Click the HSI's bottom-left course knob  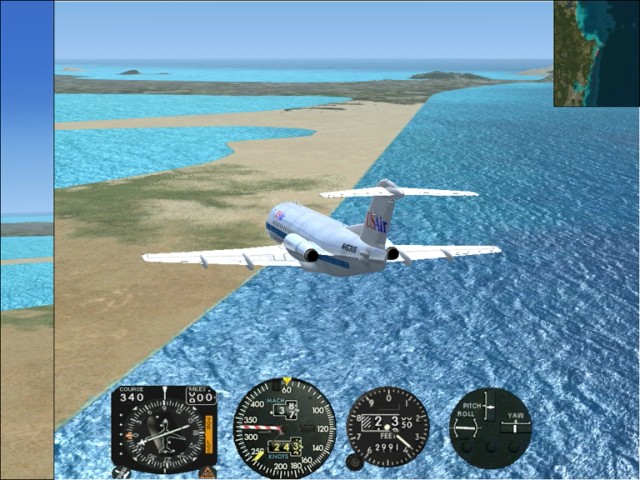tap(121, 471)
